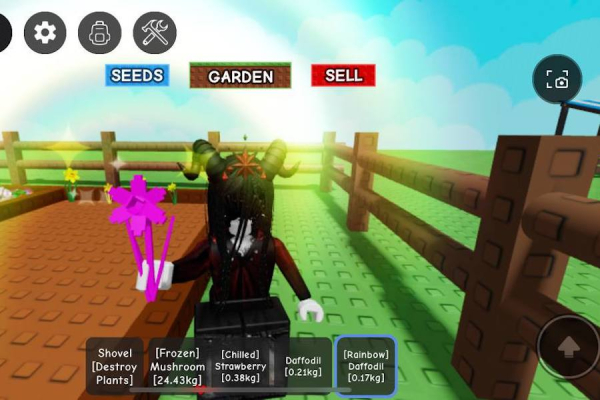Select the plain Daffodil 0.21kg slot
This screenshot has width=600, height=400.
point(302,366)
